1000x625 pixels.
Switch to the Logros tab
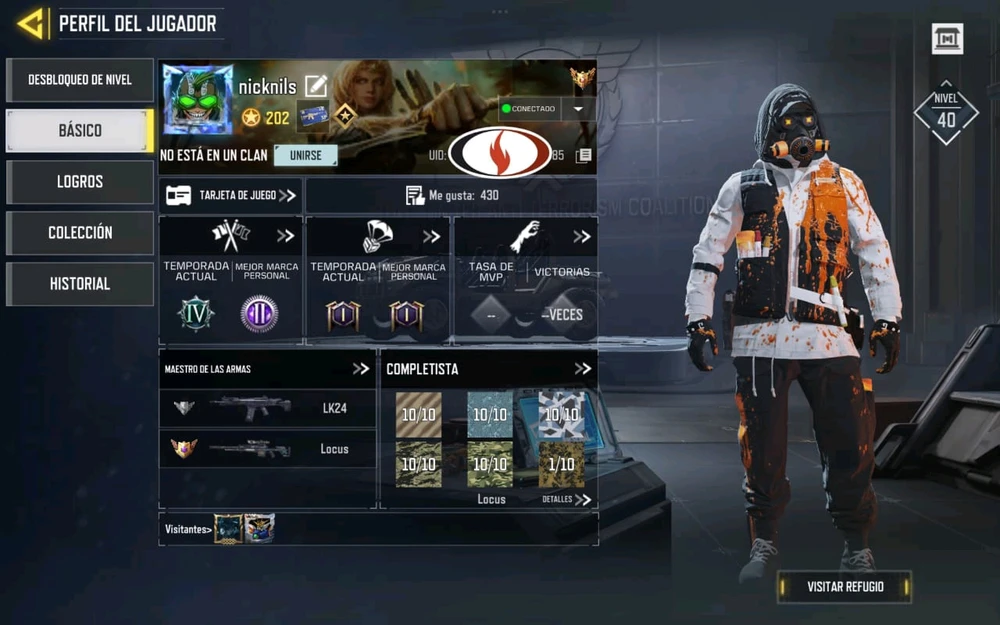[80, 182]
